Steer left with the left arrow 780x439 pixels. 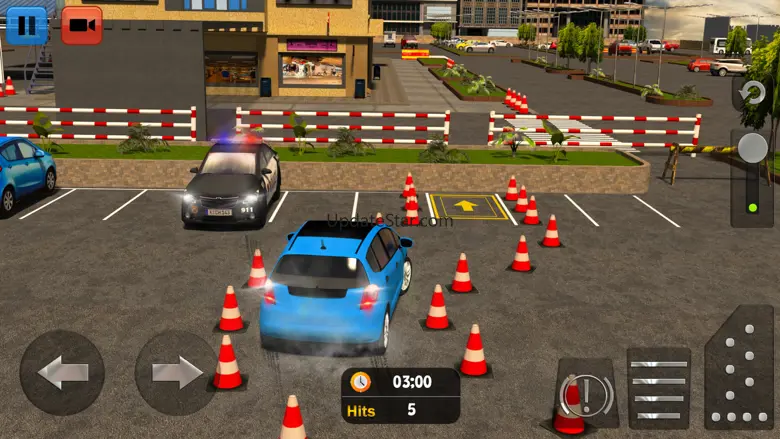(x=62, y=373)
